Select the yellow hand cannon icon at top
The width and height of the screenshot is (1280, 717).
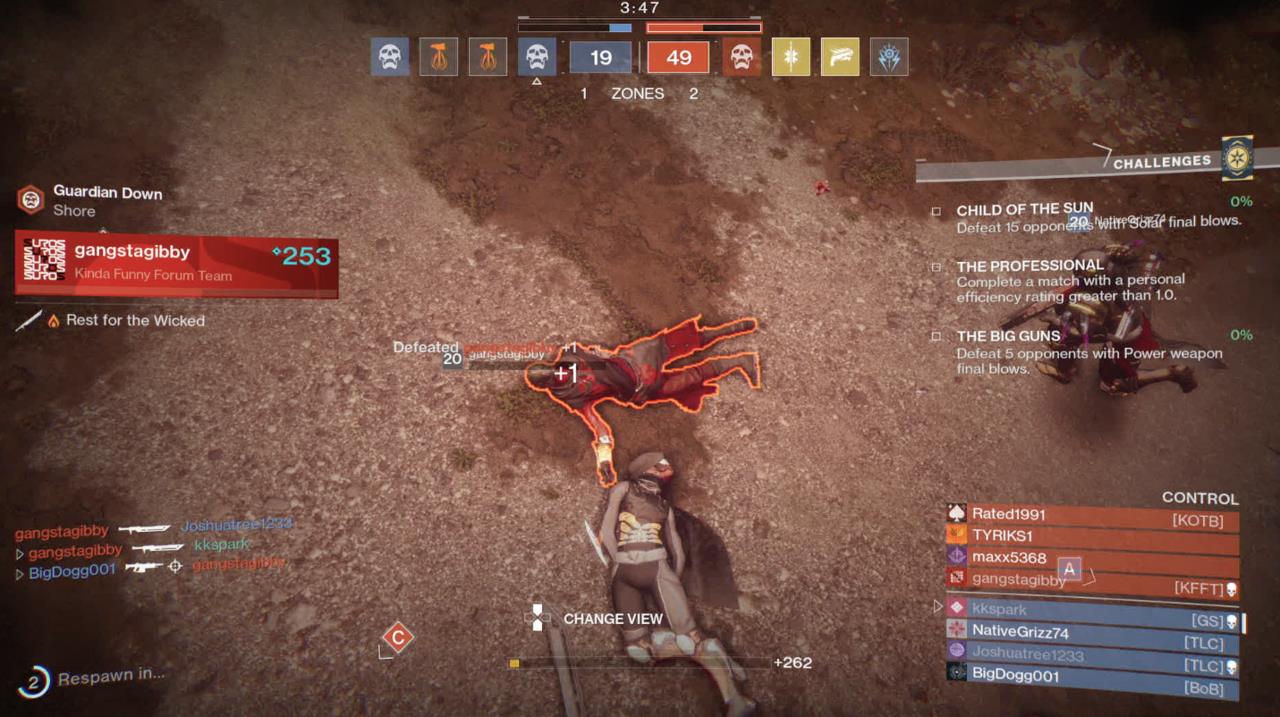click(839, 58)
